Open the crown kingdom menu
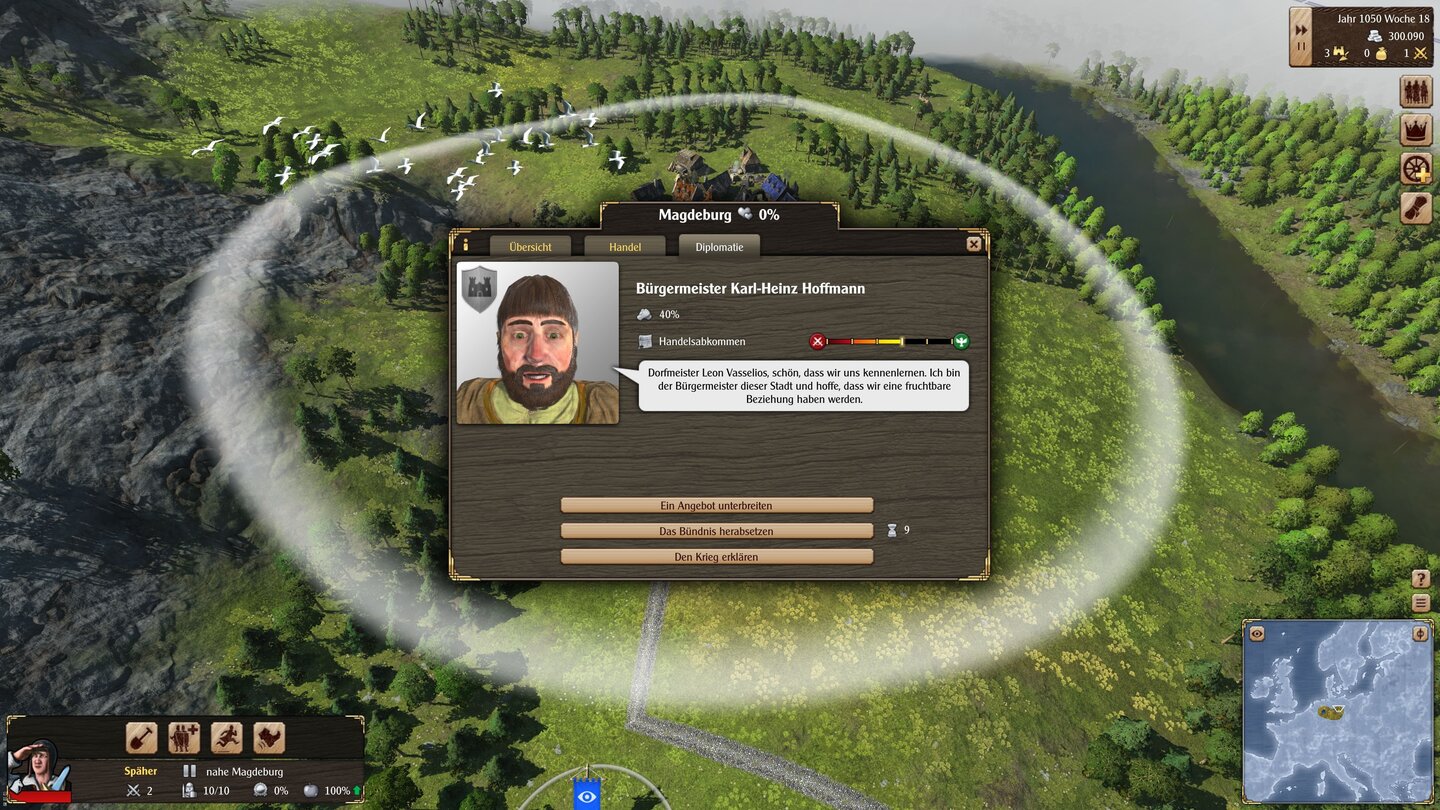Screen dimensions: 1440x810 (1415, 130)
